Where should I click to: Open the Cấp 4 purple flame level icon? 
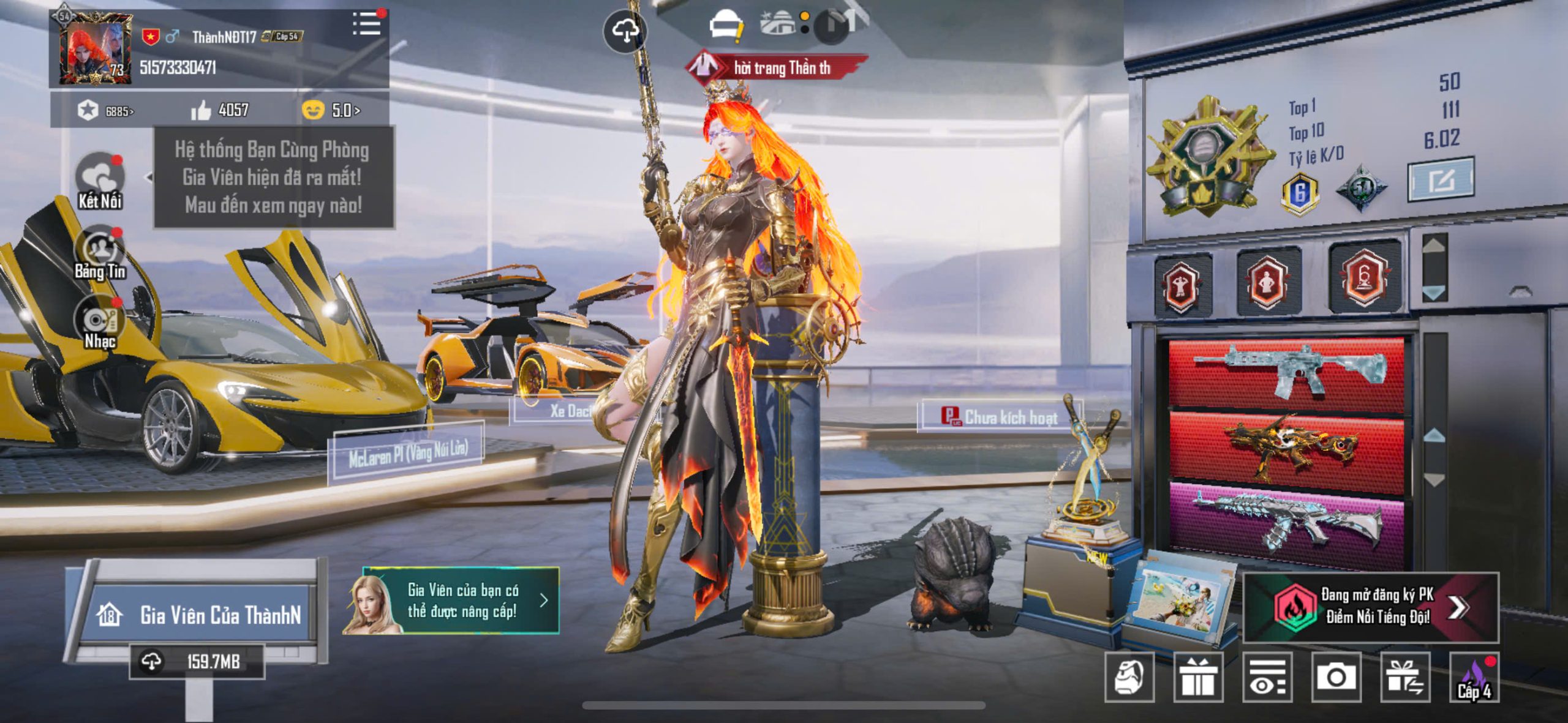coord(1474,677)
